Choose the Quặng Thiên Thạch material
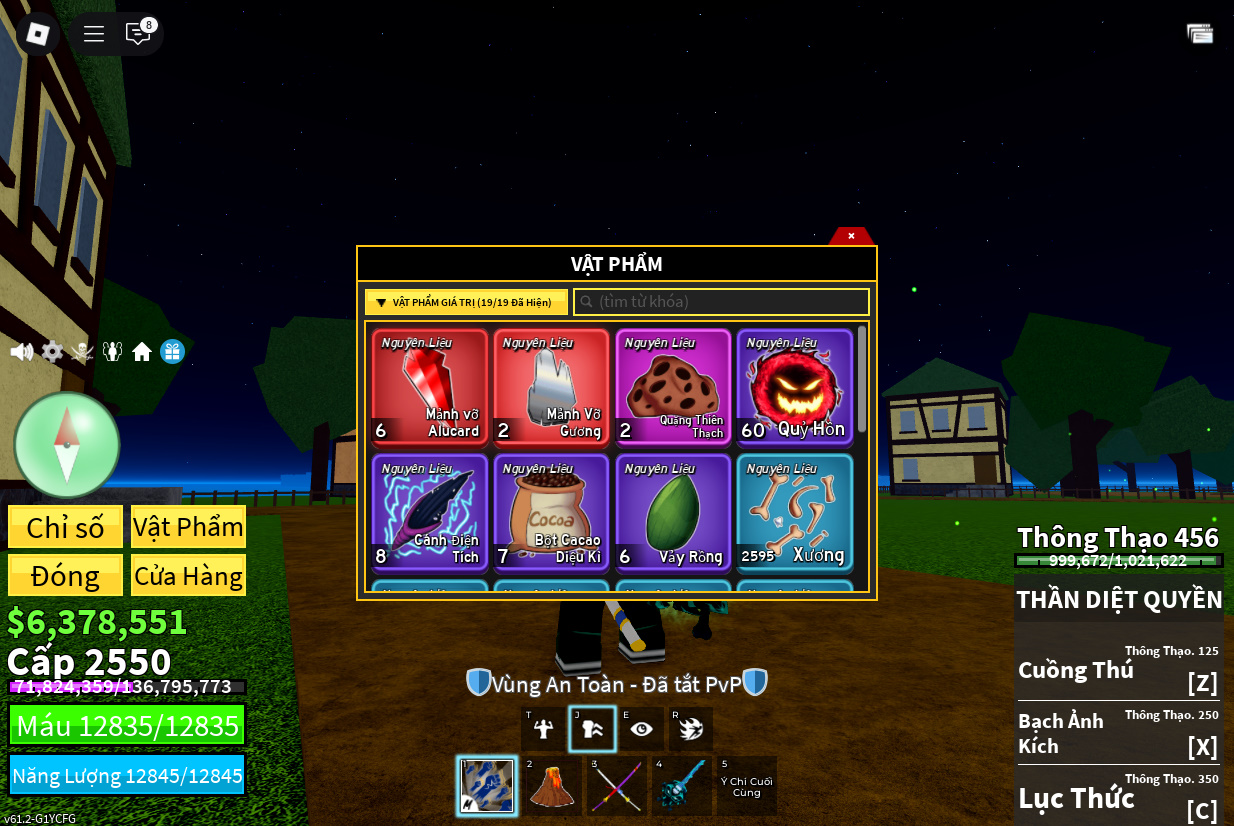The width and height of the screenshot is (1234, 826). point(673,386)
